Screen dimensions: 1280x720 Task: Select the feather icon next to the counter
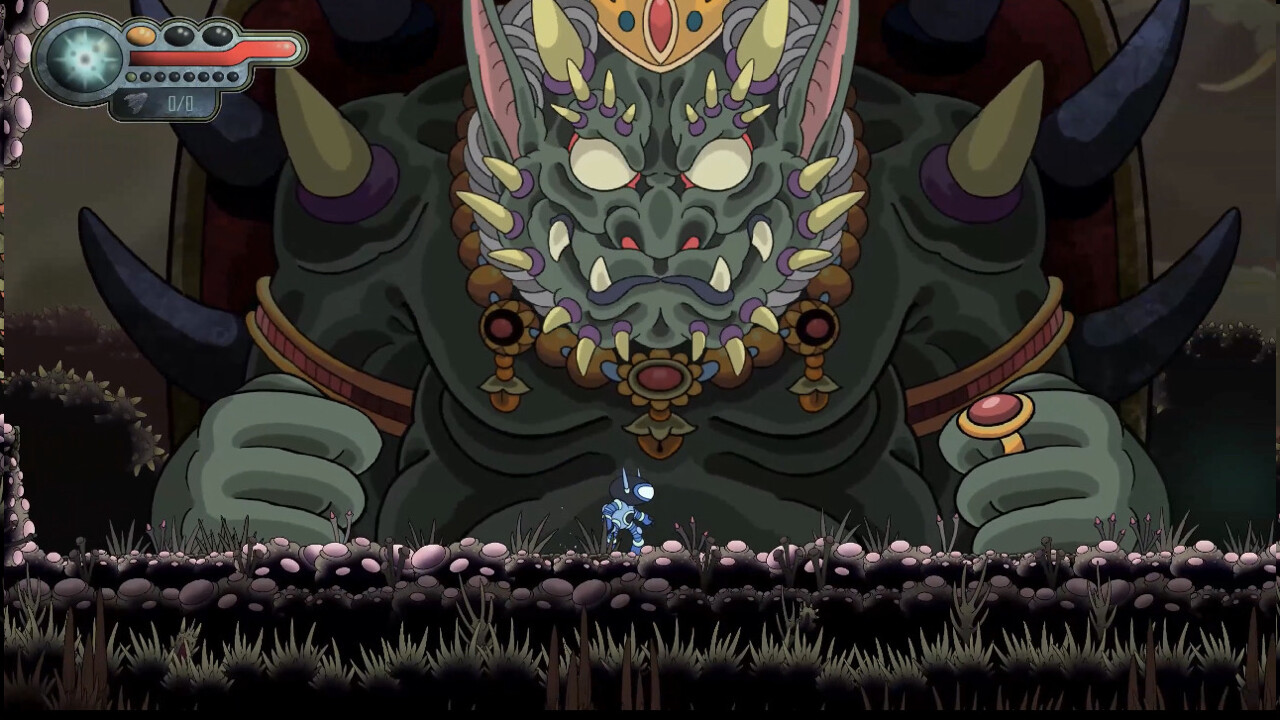[135, 100]
